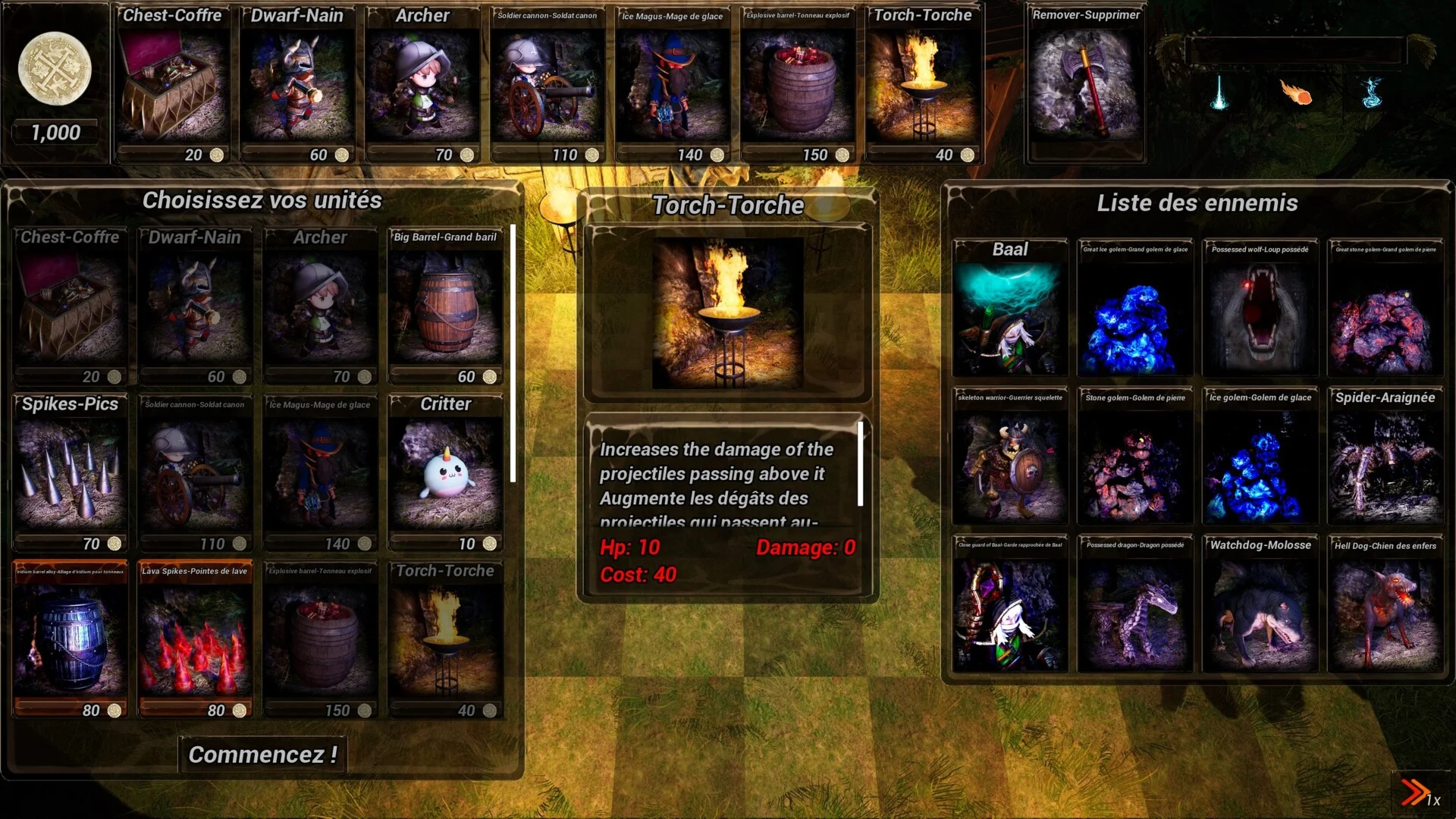Open the Spider-Araignée enemy card
The image size is (1456, 819).
1385,457
